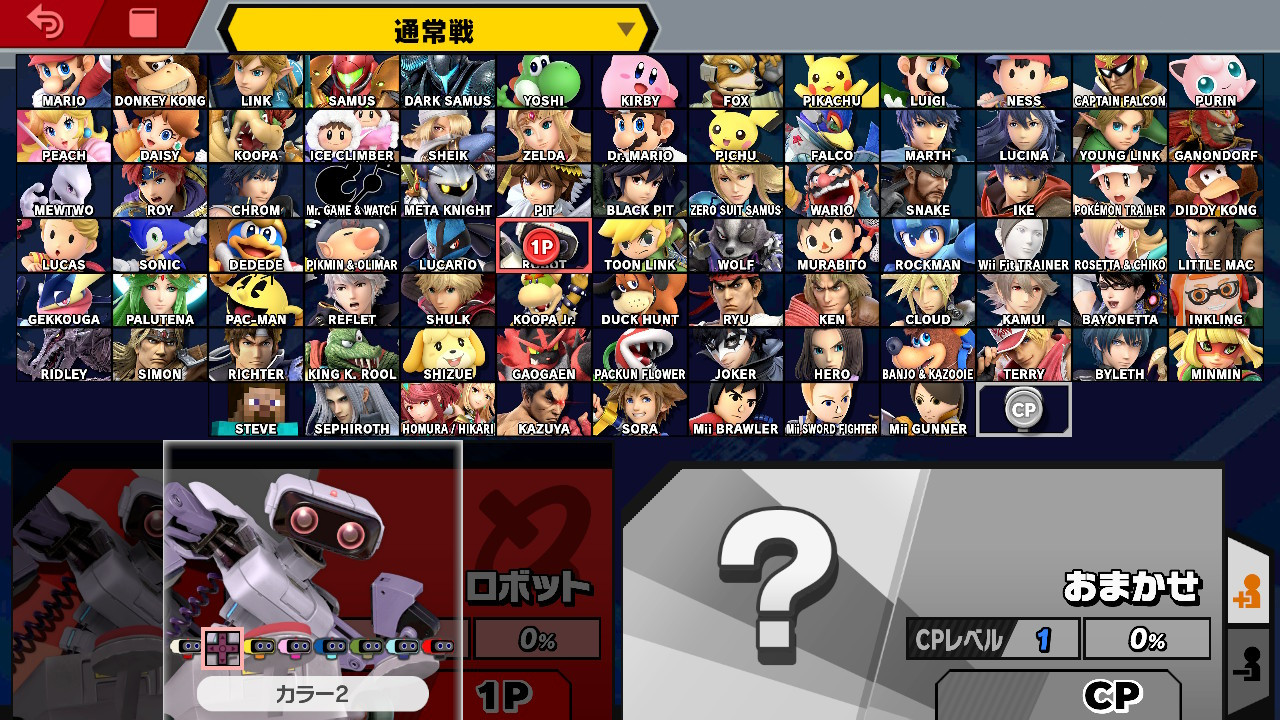This screenshot has height=720, width=1280.
Task: Click the empty CP fighter slot
Action: (x=1023, y=407)
